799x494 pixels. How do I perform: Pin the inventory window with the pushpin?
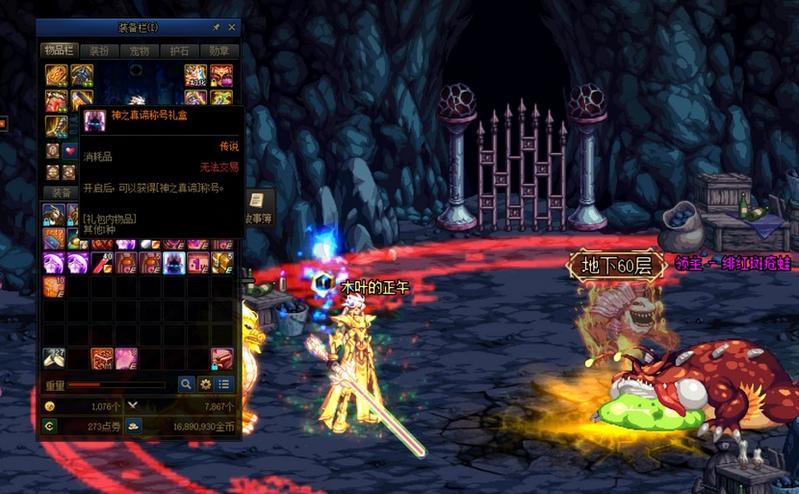[216, 27]
